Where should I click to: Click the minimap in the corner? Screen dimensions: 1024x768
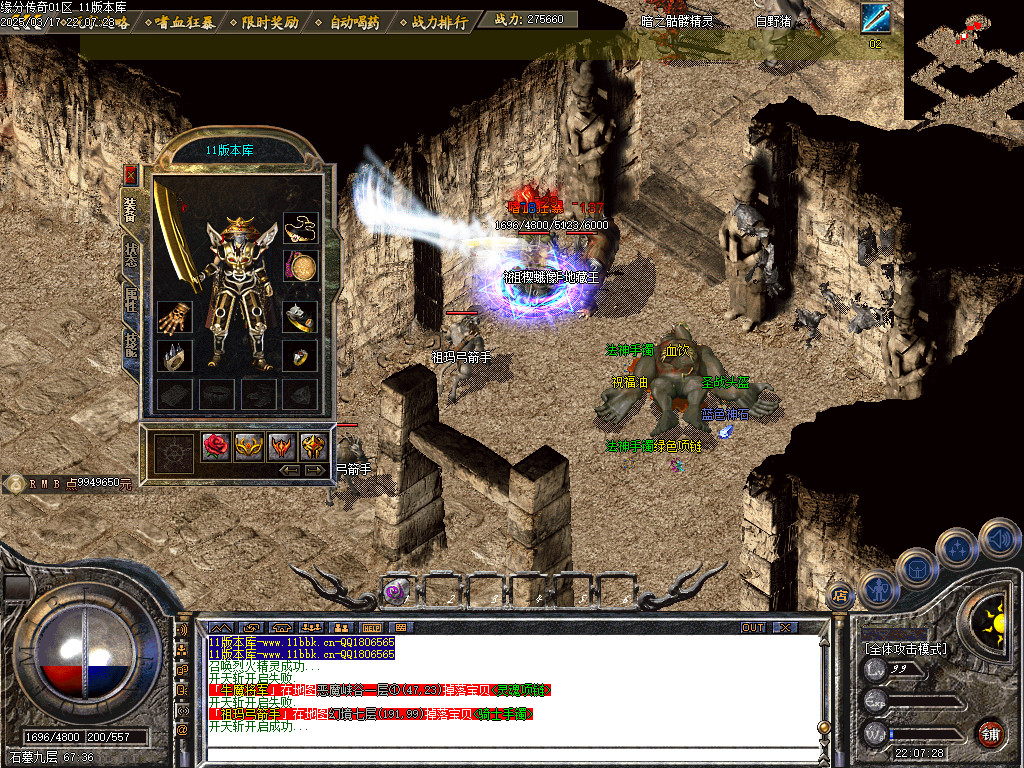(963, 60)
